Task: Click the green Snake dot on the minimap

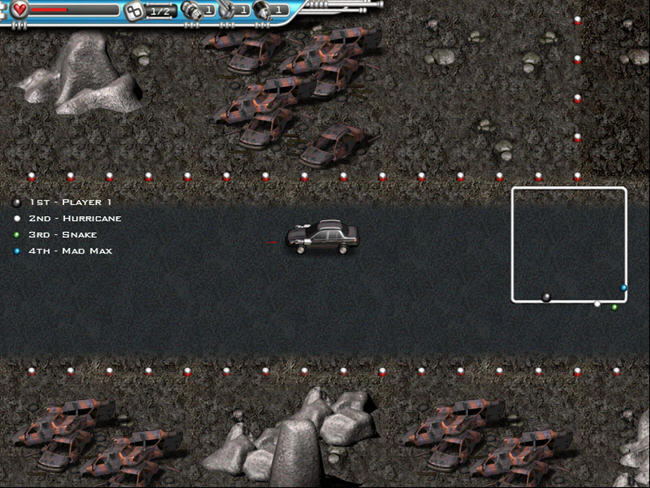Action: click(x=614, y=307)
